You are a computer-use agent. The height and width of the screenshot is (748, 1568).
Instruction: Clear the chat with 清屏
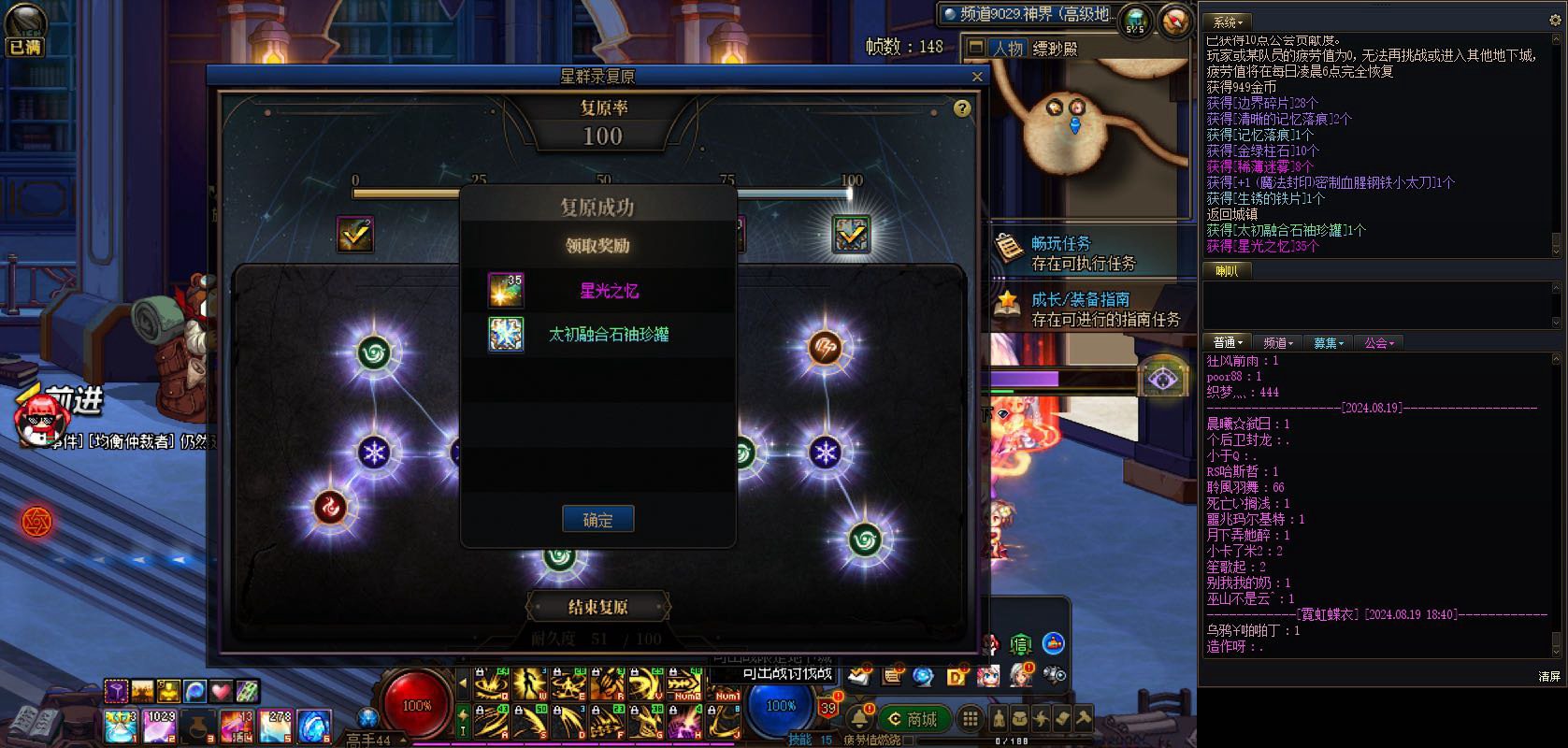[1548, 676]
